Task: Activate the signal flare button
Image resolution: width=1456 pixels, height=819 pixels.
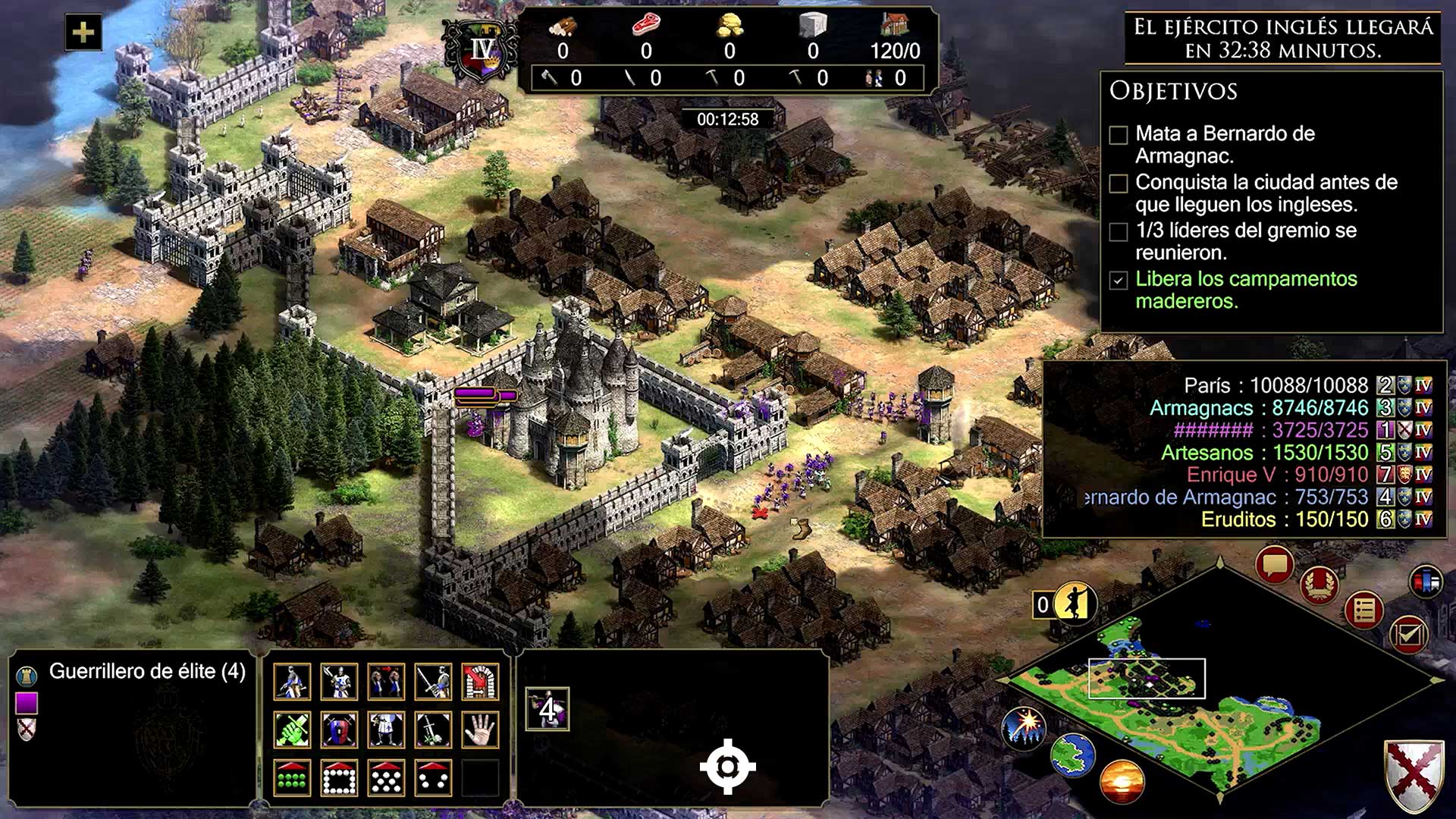Action: coord(1024,726)
